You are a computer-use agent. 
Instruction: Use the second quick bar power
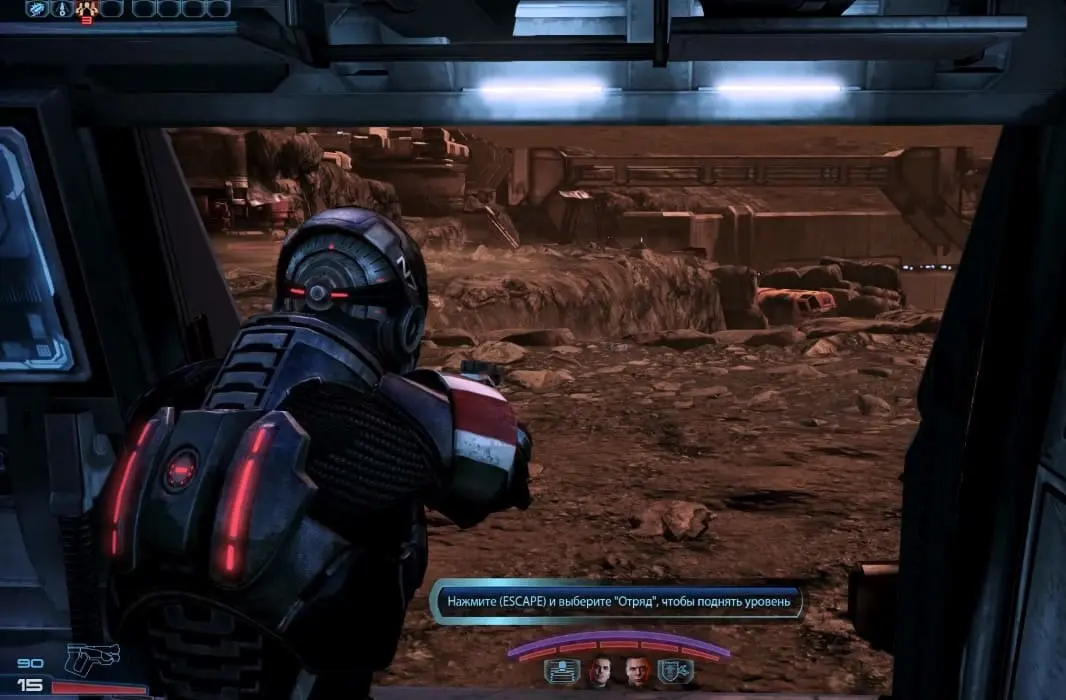(x=62, y=9)
